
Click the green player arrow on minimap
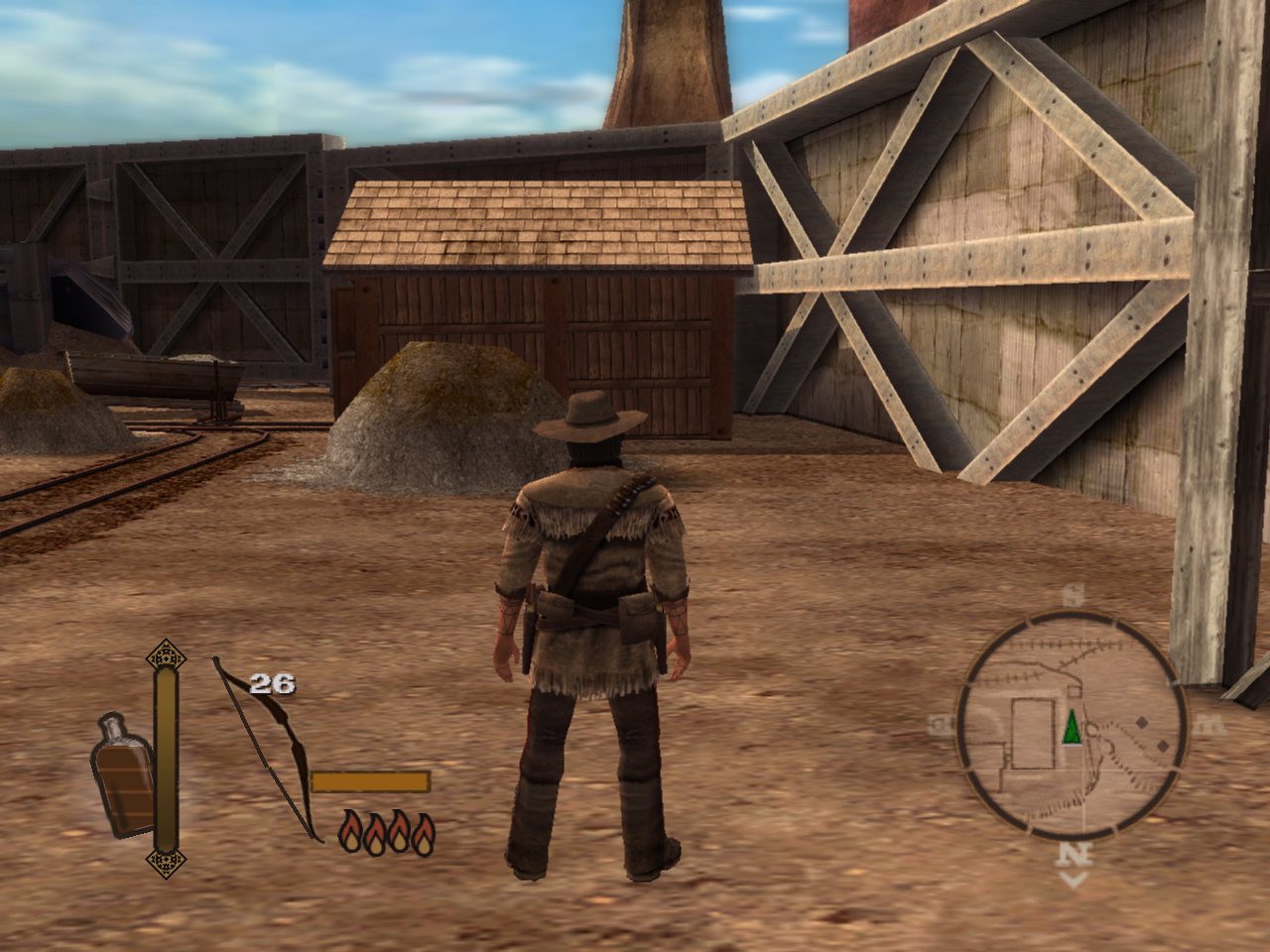coord(1072,728)
